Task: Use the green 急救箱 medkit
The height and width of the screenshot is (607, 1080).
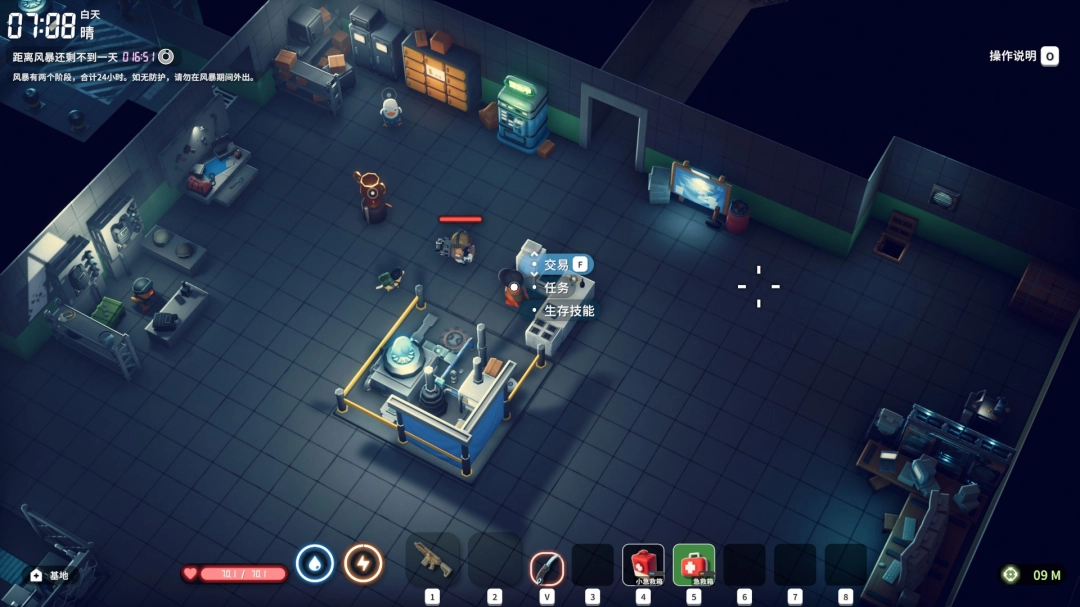Action: coord(694,565)
